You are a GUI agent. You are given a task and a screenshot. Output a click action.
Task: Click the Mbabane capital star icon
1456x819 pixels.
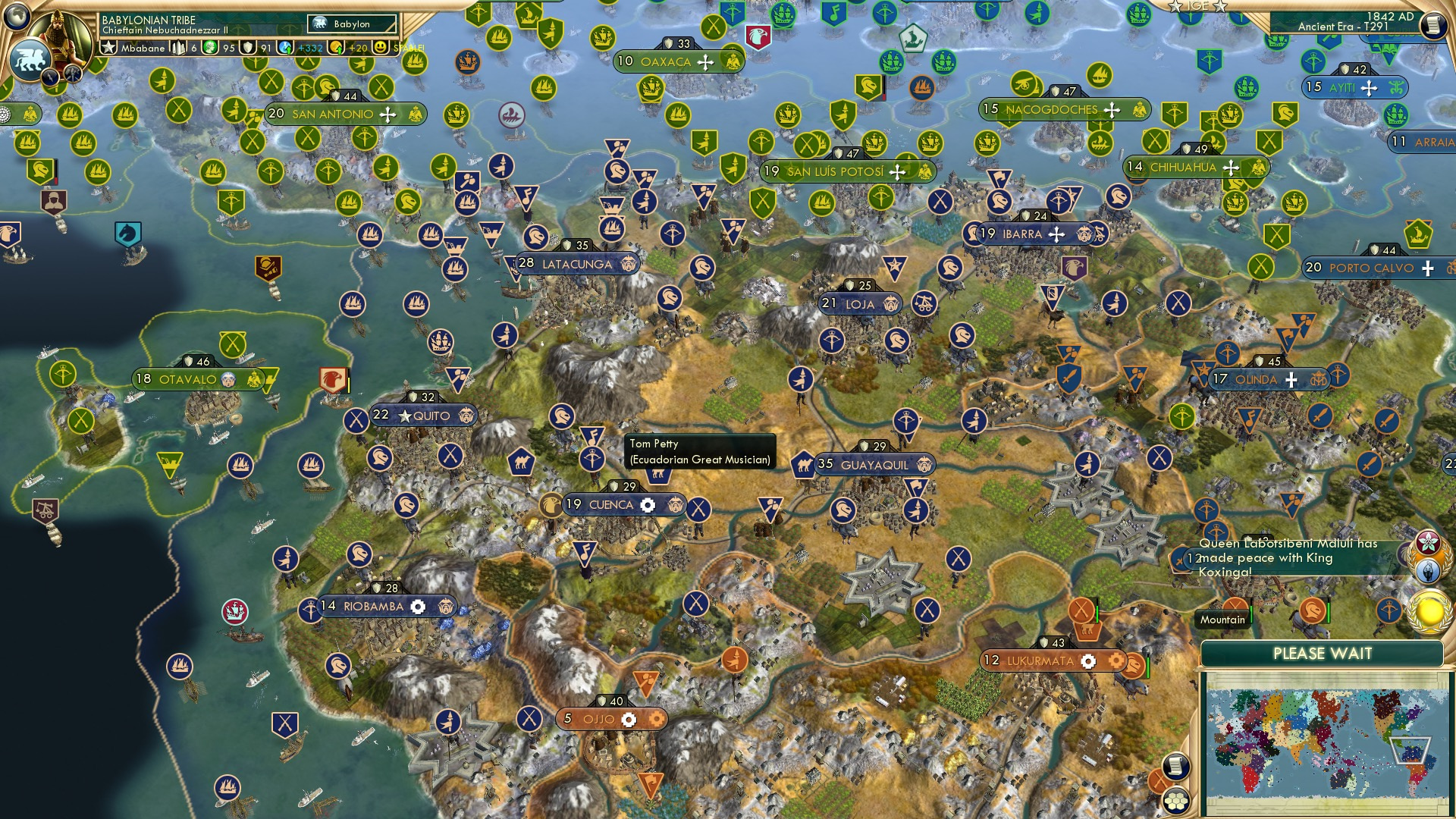point(109,47)
